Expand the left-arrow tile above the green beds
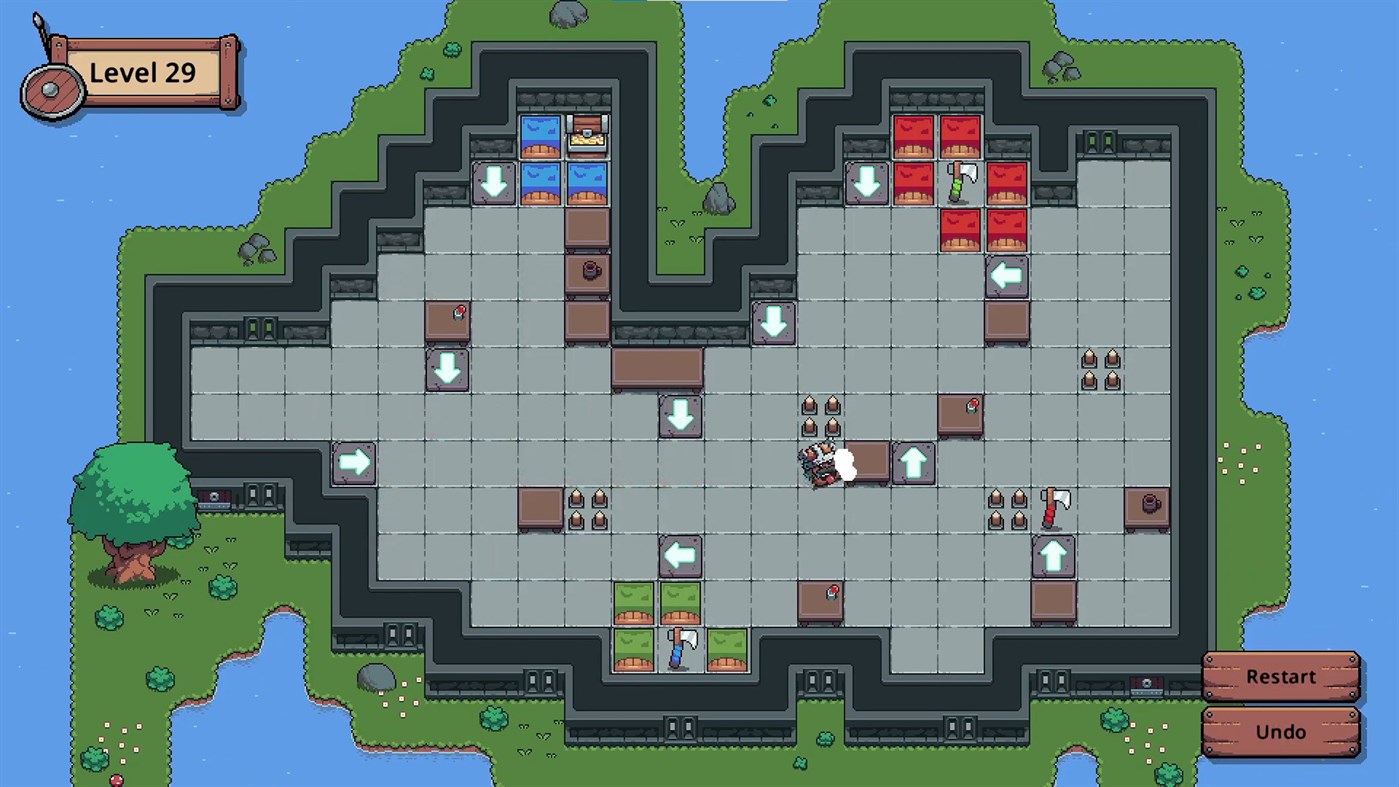1399x787 pixels. (x=681, y=556)
